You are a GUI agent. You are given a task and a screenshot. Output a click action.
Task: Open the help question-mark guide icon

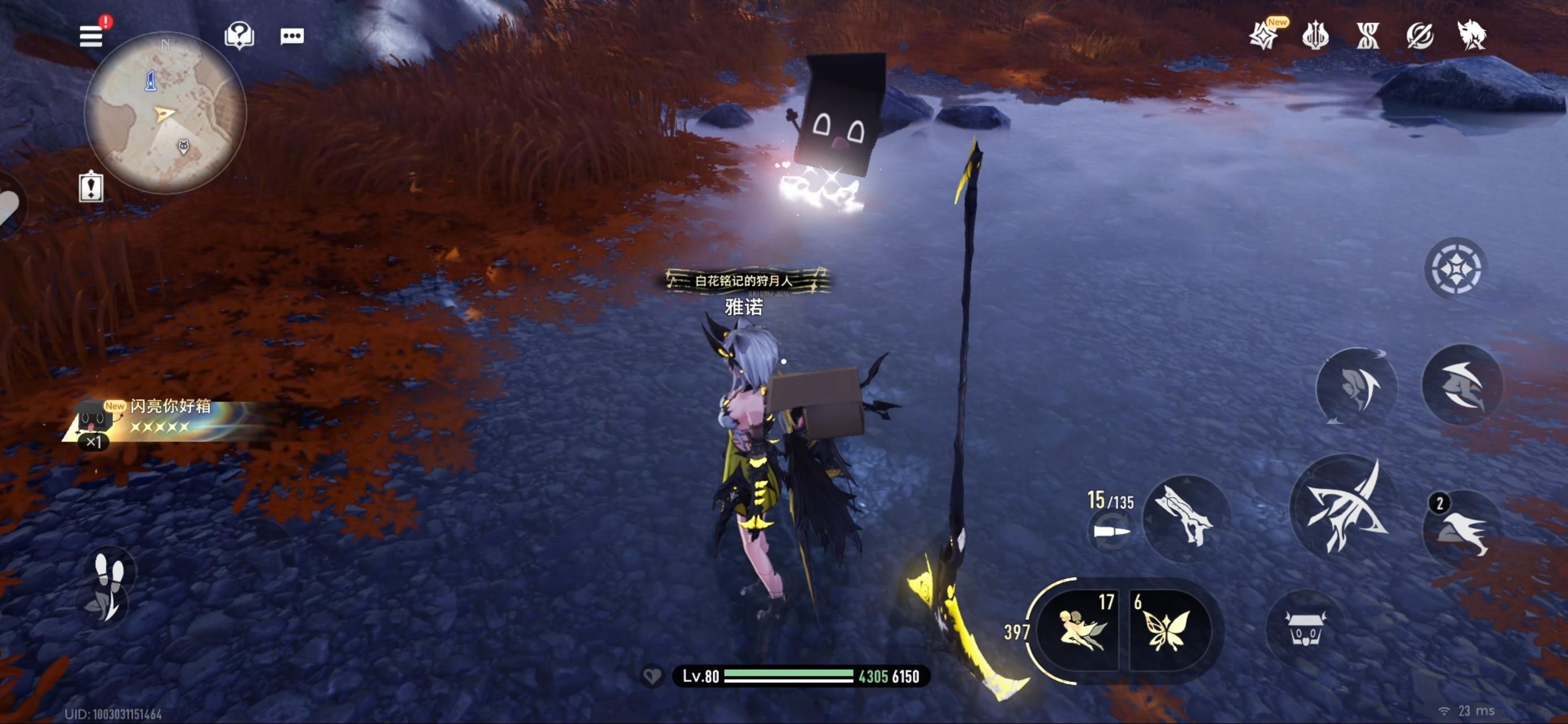click(x=239, y=36)
